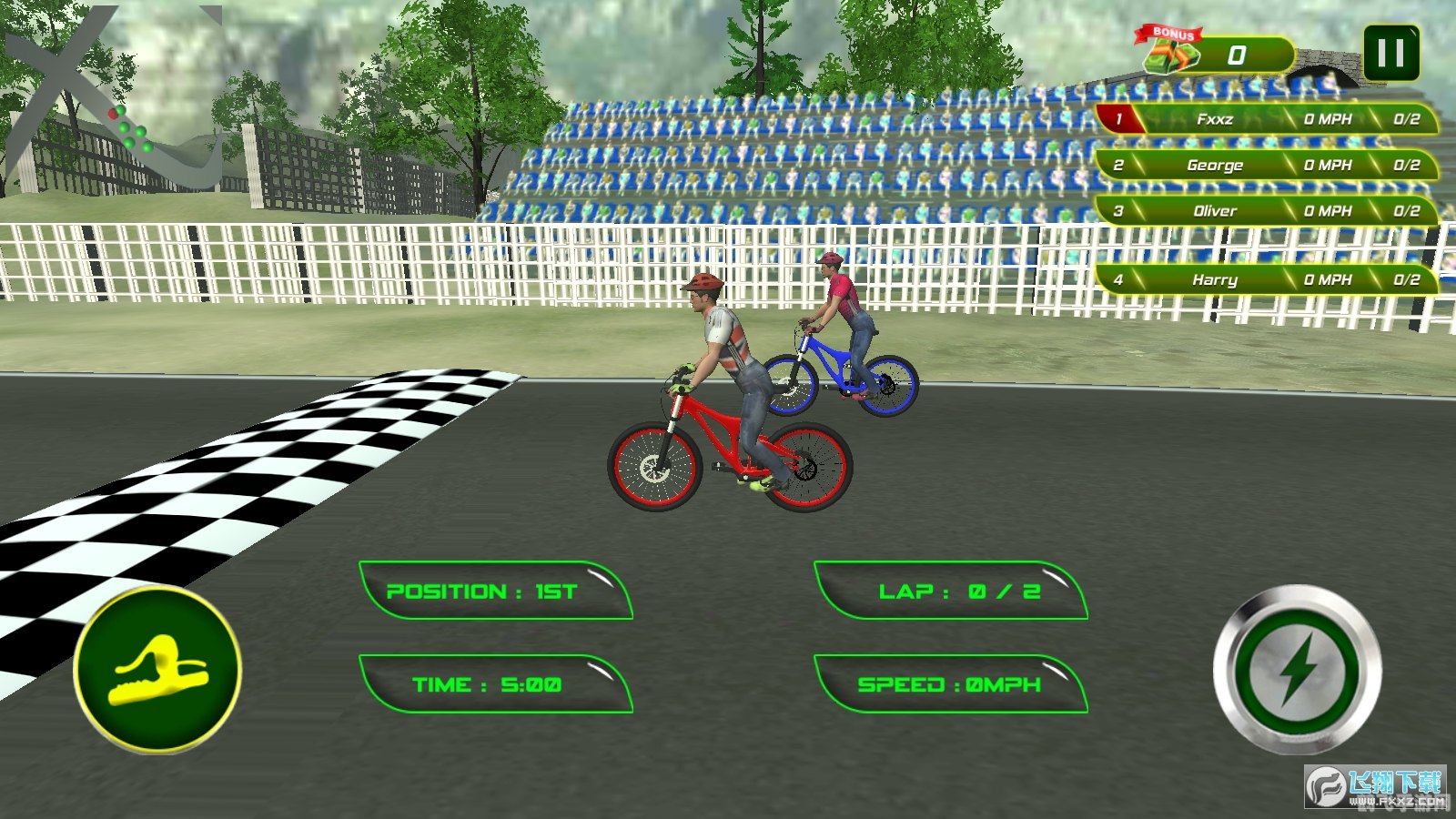The image size is (1456, 819).
Task: Select George row in leaderboard
Action: tap(1267, 165)
